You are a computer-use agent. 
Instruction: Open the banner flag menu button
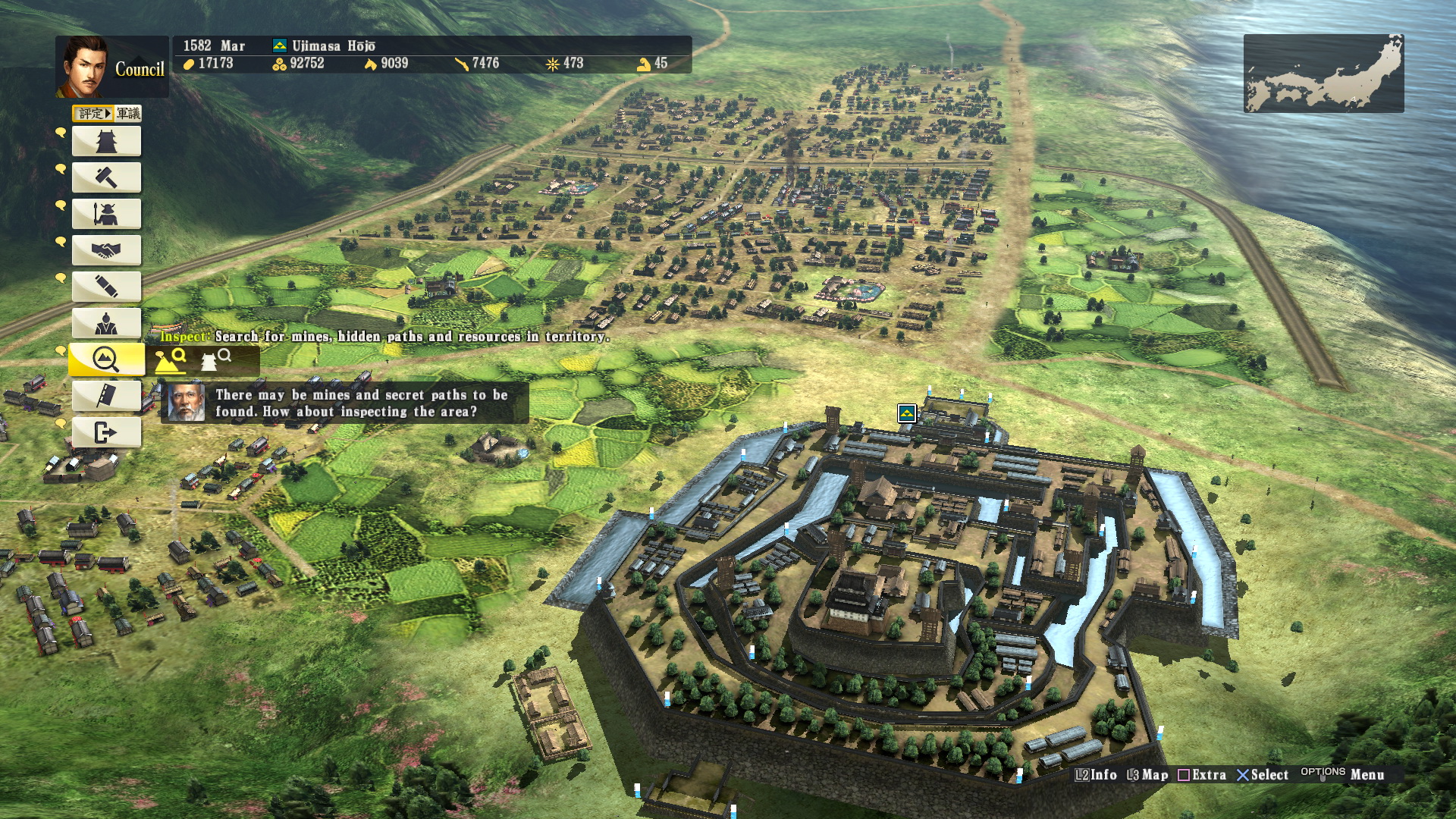[106, 395]
